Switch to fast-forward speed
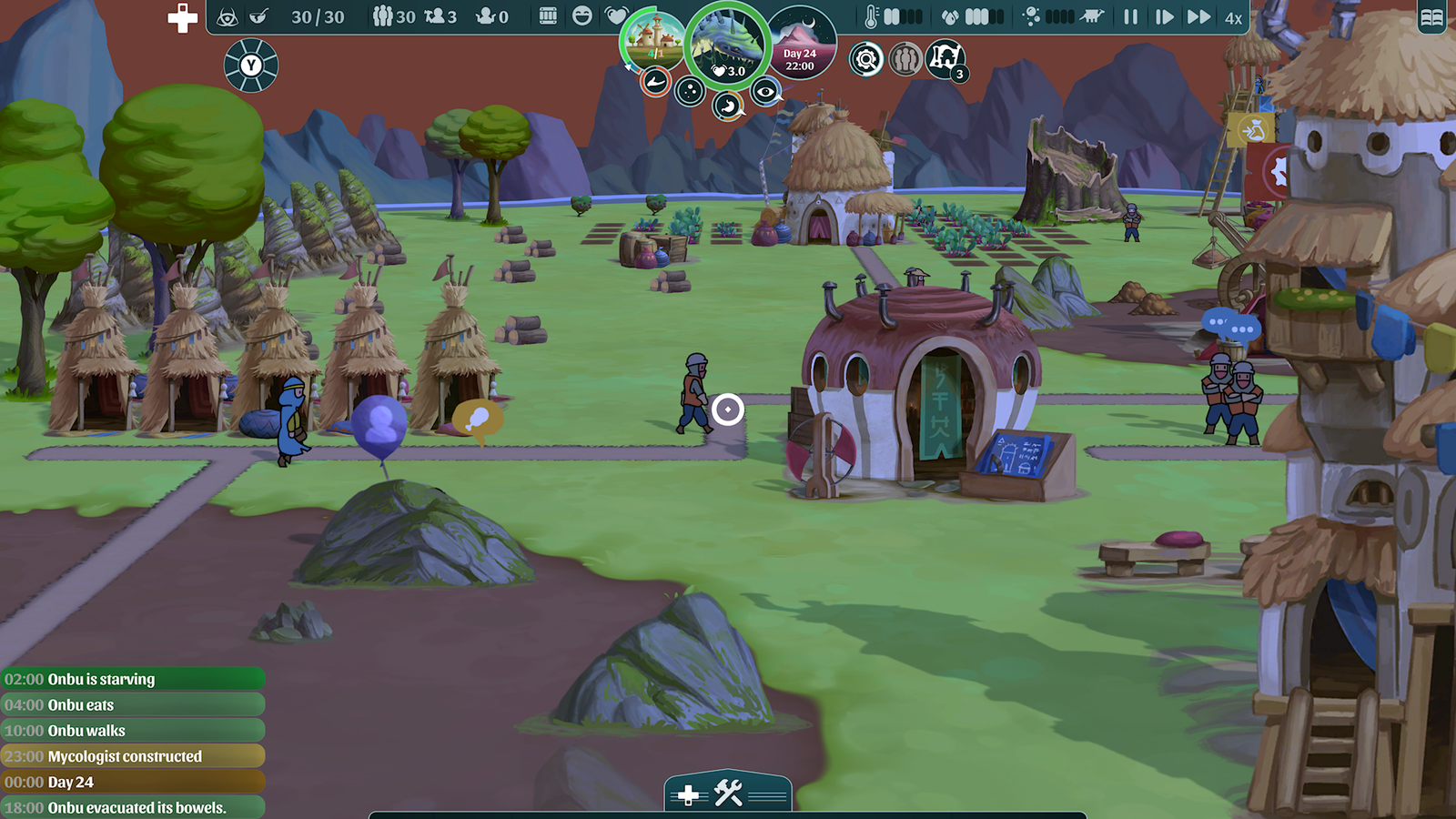Image resolution: width=1456 pixels, height=819 pixels. (1198, 16)
